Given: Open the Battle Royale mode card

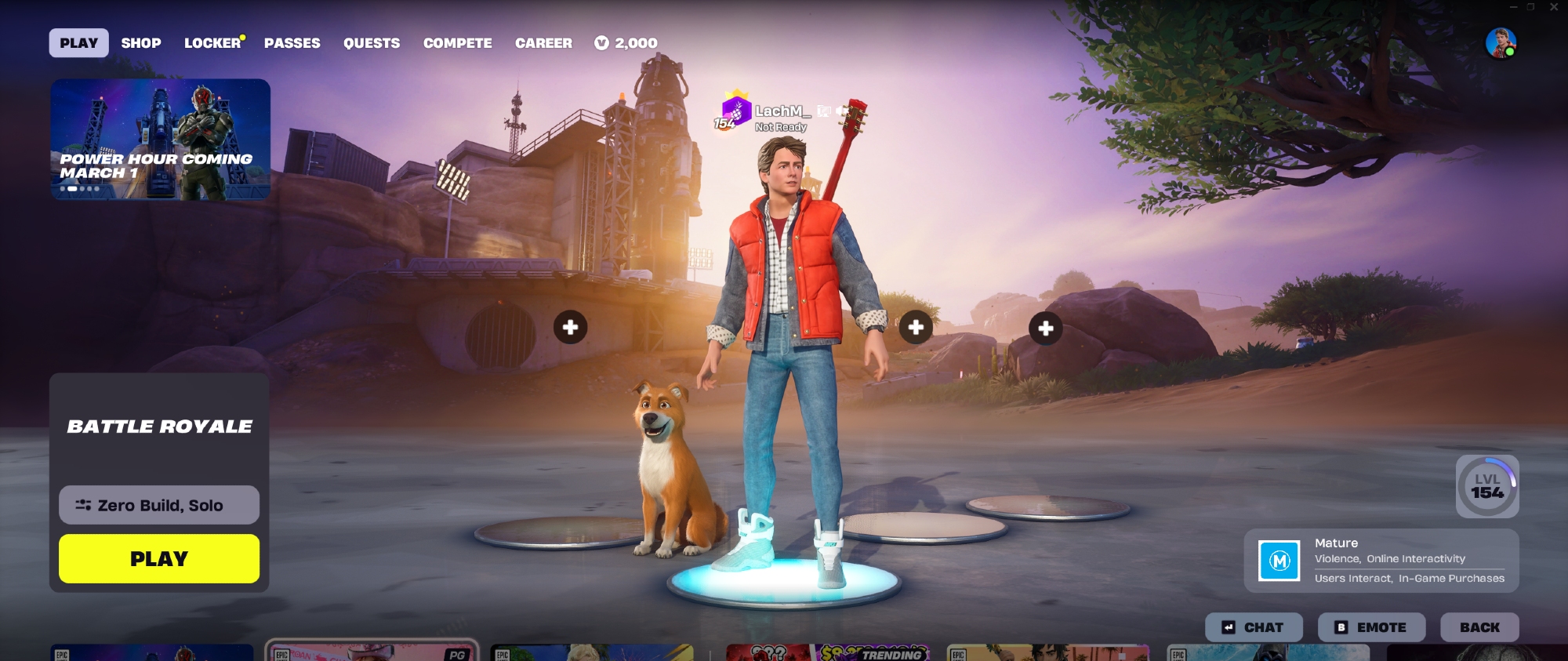Looking at the screenshot, I should (159, 426).
